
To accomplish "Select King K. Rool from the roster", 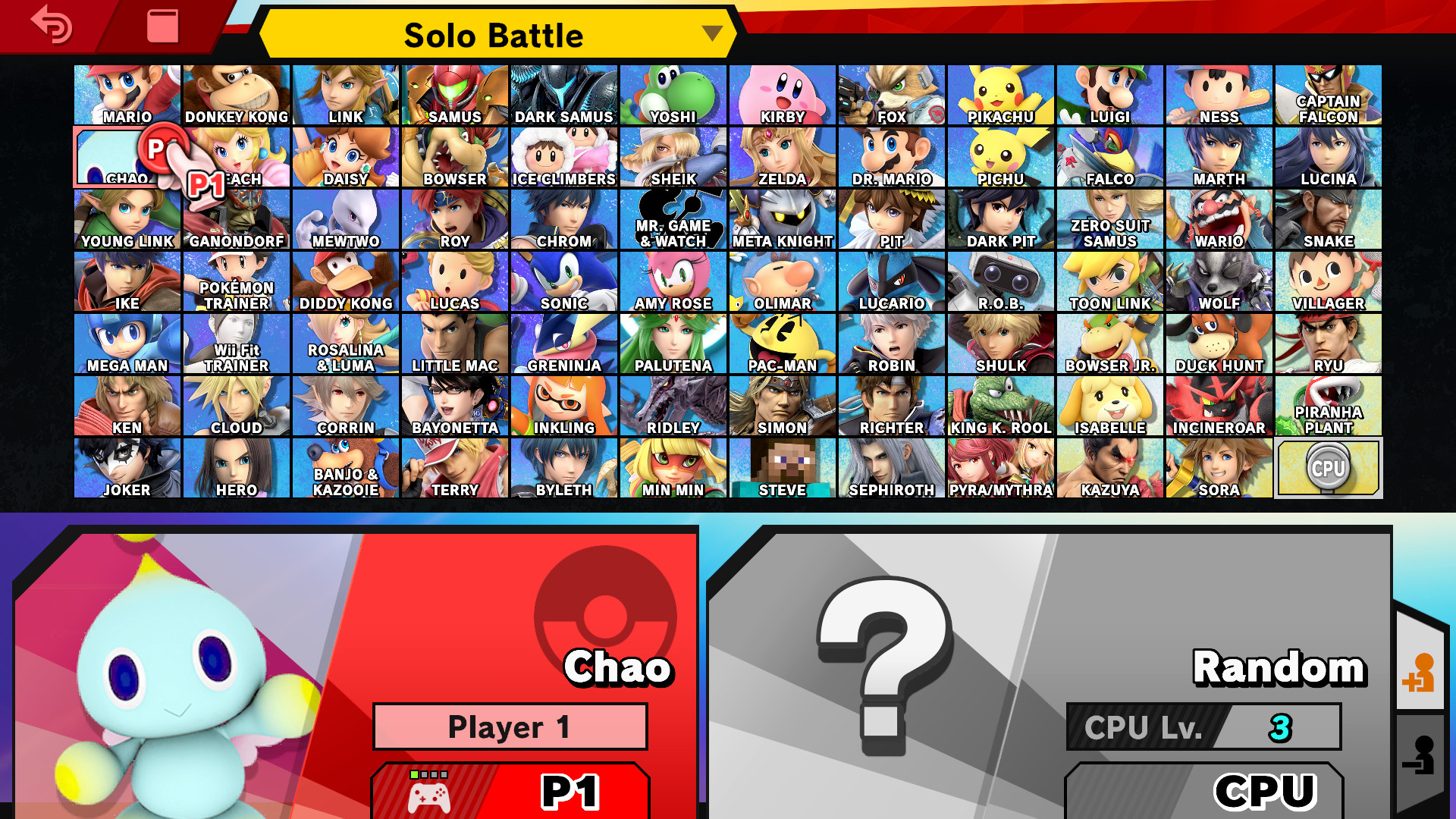I will [x=1001, y=405].
